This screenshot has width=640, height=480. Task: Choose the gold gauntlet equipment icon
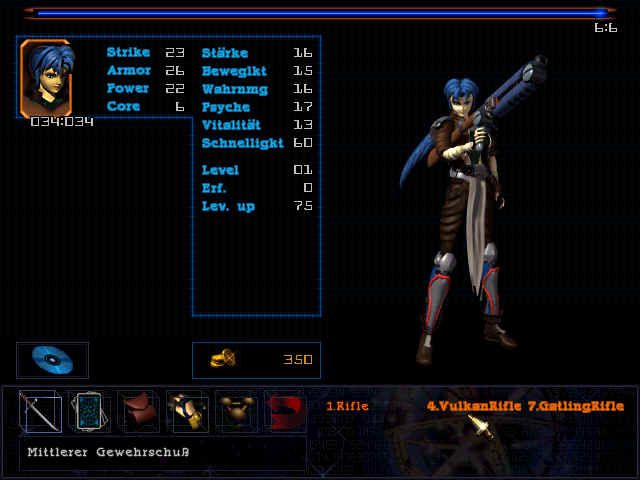tap(187, 410)
